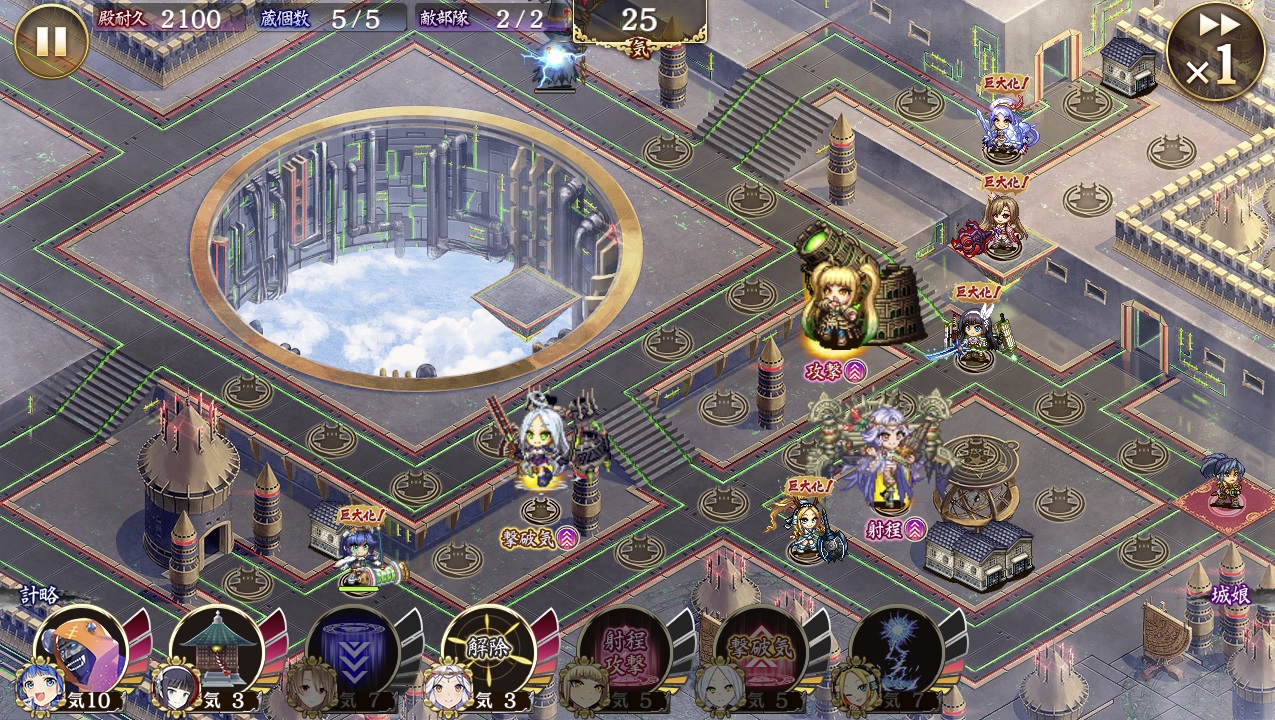Activate the lightning burst stratagem
This screenshot has width=1275, height=720.
[896, 652]
